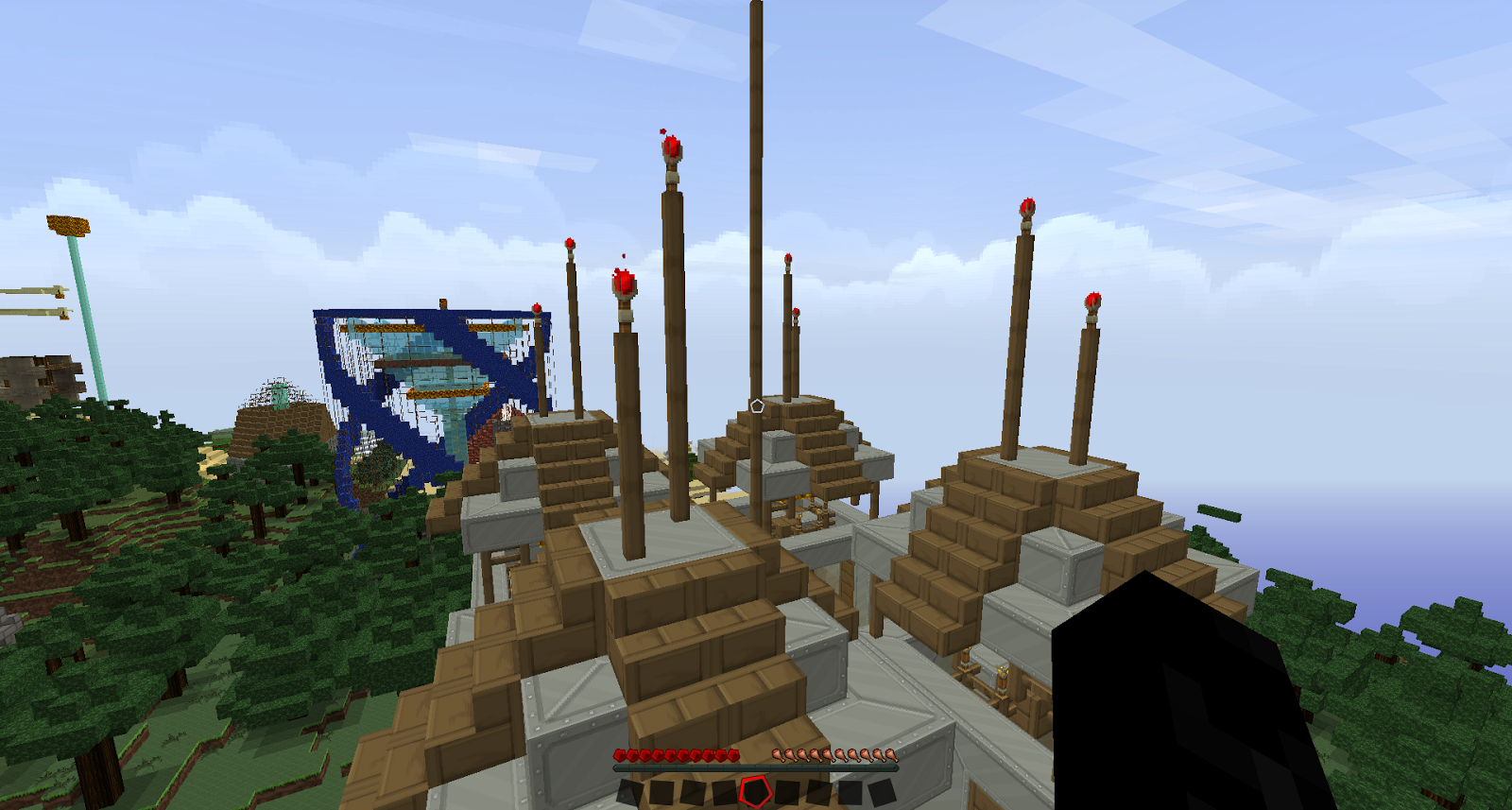The height and width of the screenshot is (810, 1512).
Task: Select the second hotbar slot
Action: tap(658, 792)
